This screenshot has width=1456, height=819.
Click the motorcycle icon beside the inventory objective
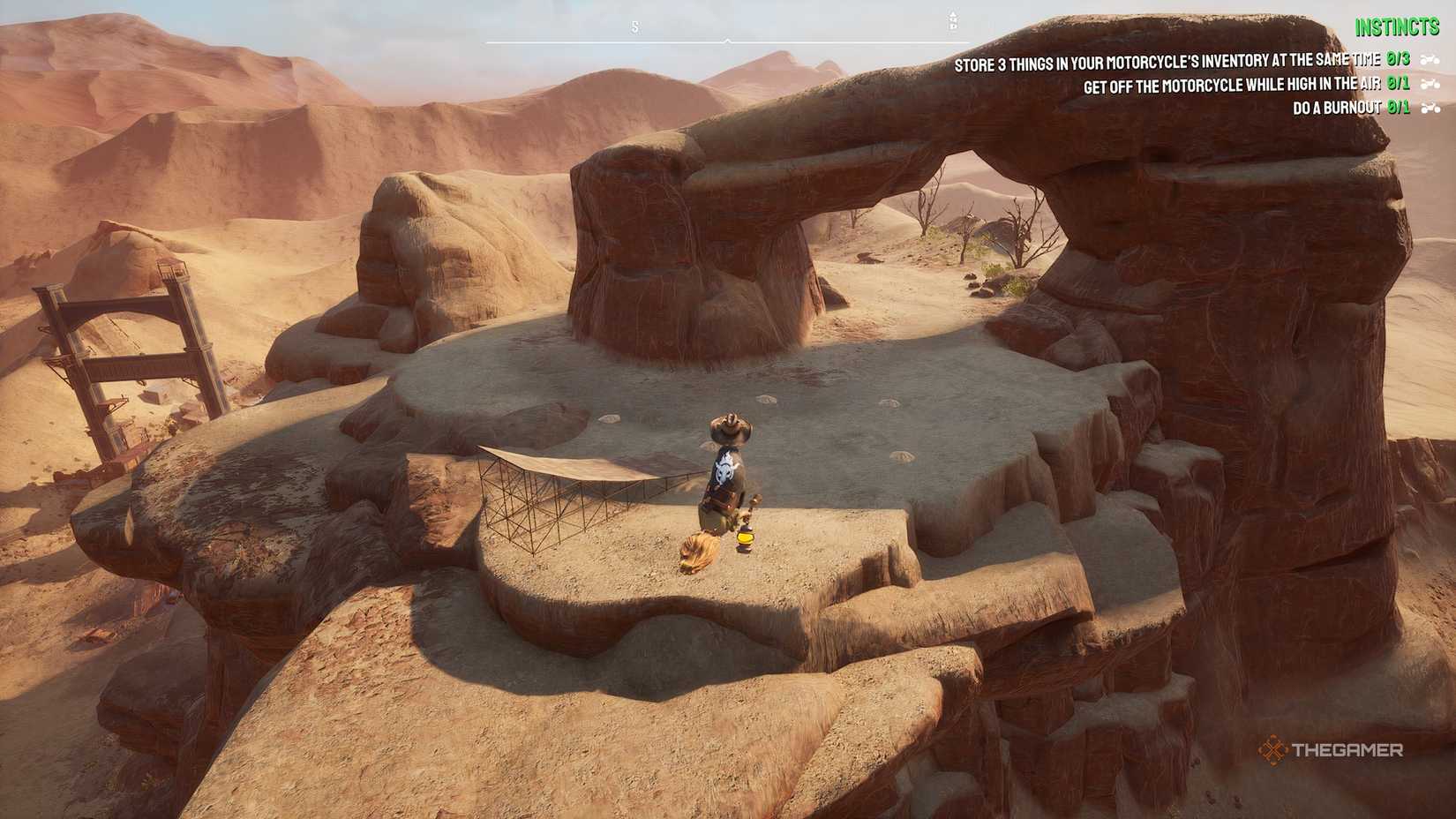point(1431,58)
